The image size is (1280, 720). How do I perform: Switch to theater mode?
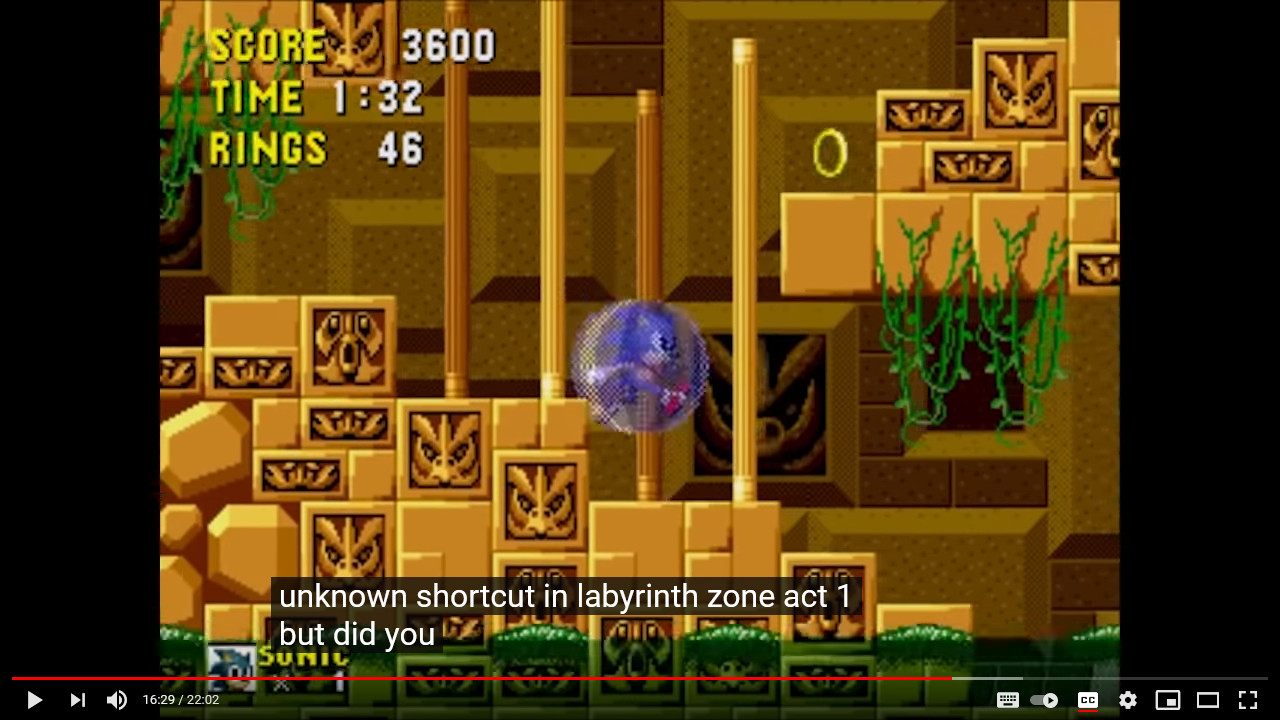click(1207, 700)
